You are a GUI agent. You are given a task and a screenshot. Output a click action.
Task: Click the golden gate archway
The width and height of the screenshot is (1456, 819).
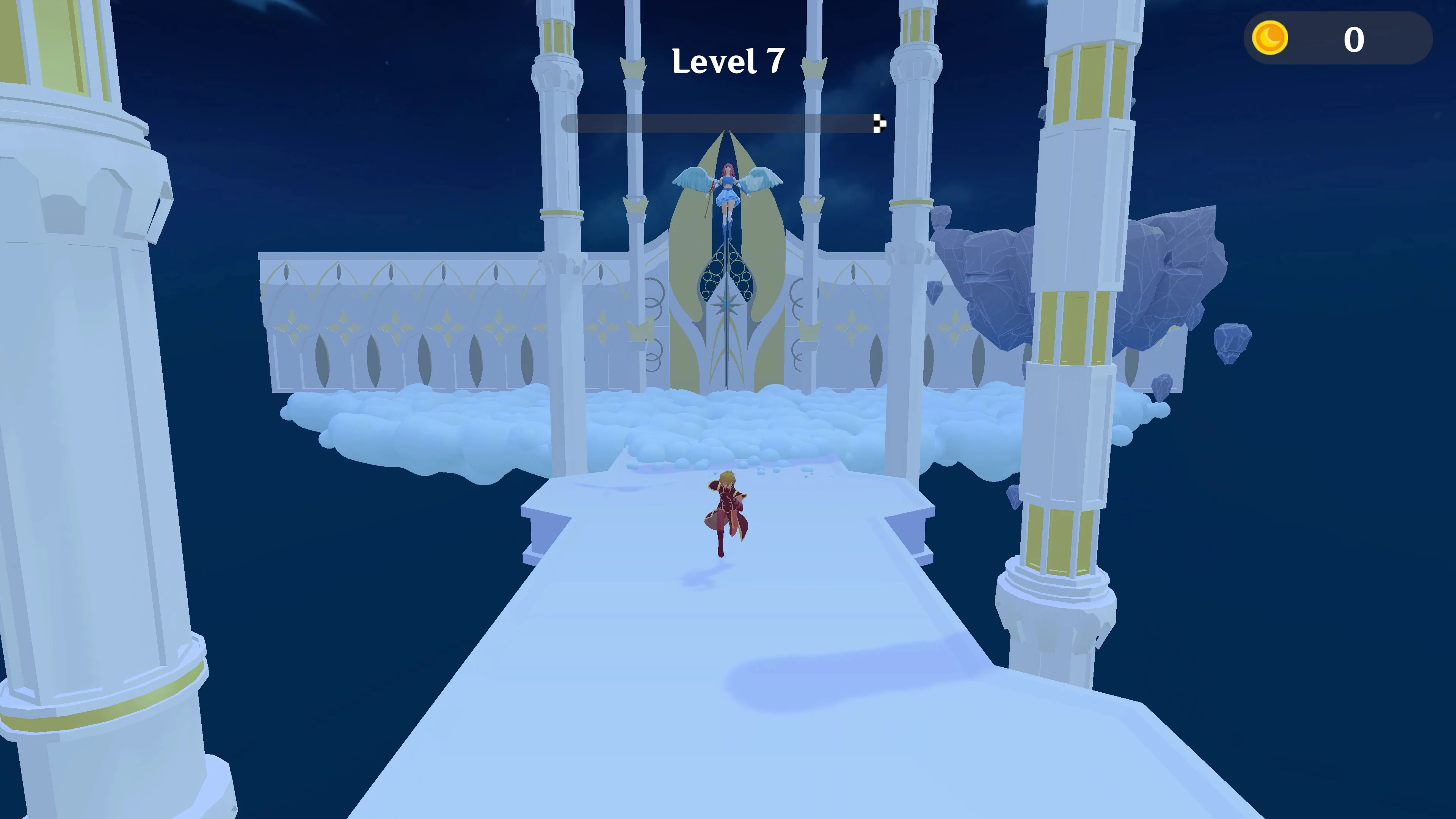728,271
